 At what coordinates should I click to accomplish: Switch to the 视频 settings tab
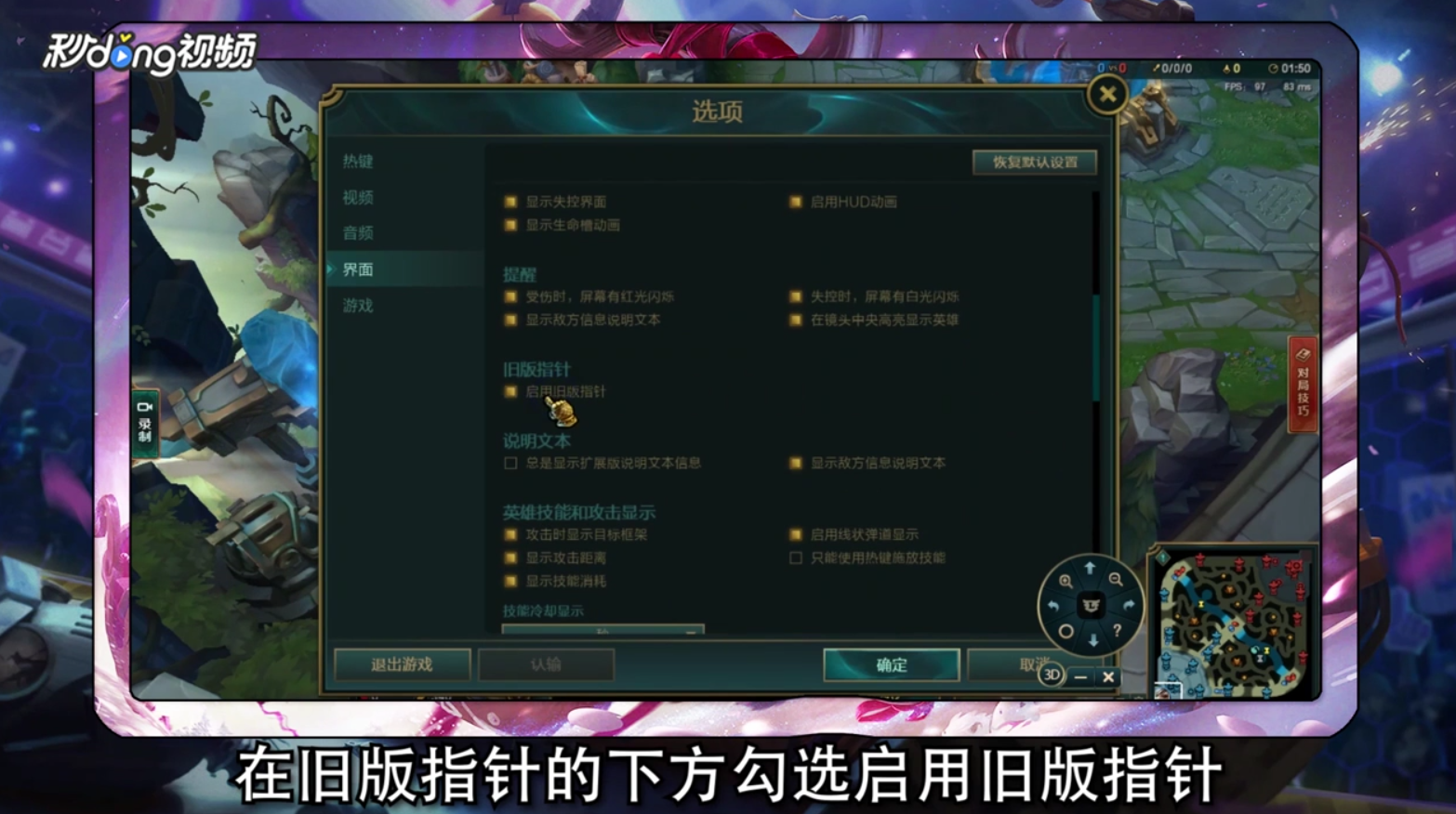click(x=358, y=199)
